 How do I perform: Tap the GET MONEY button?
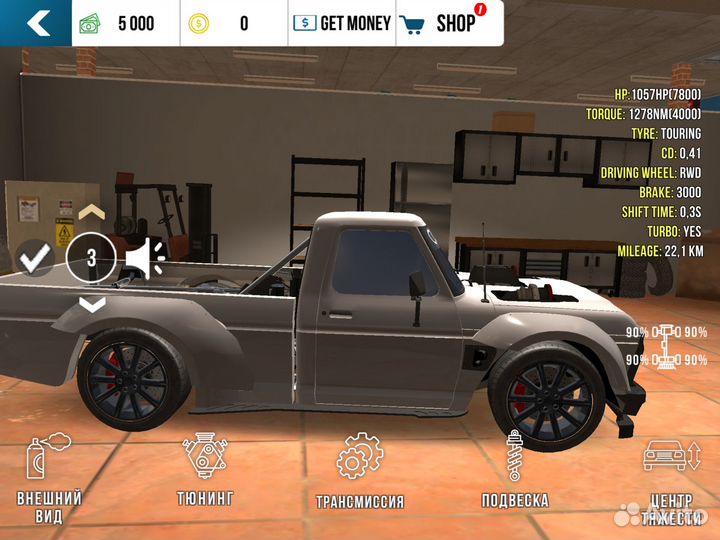(342, 22)
